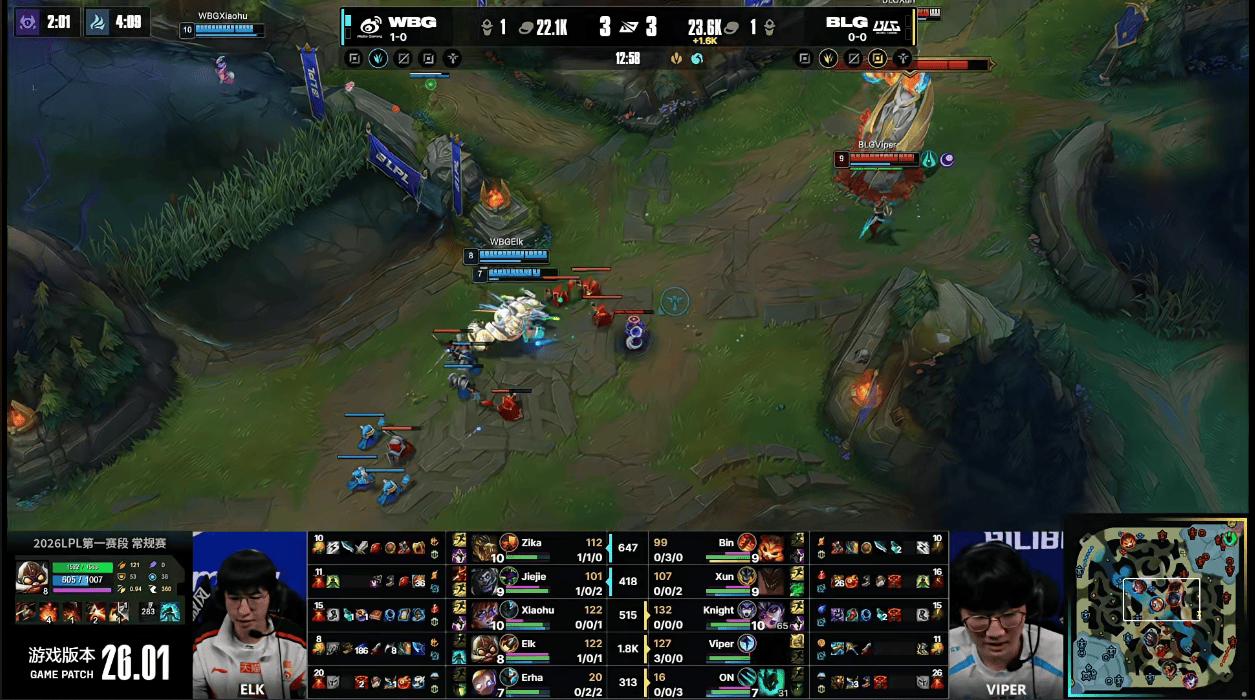Select the blue dragon respawn timer icon
Screen dimensions: 1255x700
[x=98, y=21]
